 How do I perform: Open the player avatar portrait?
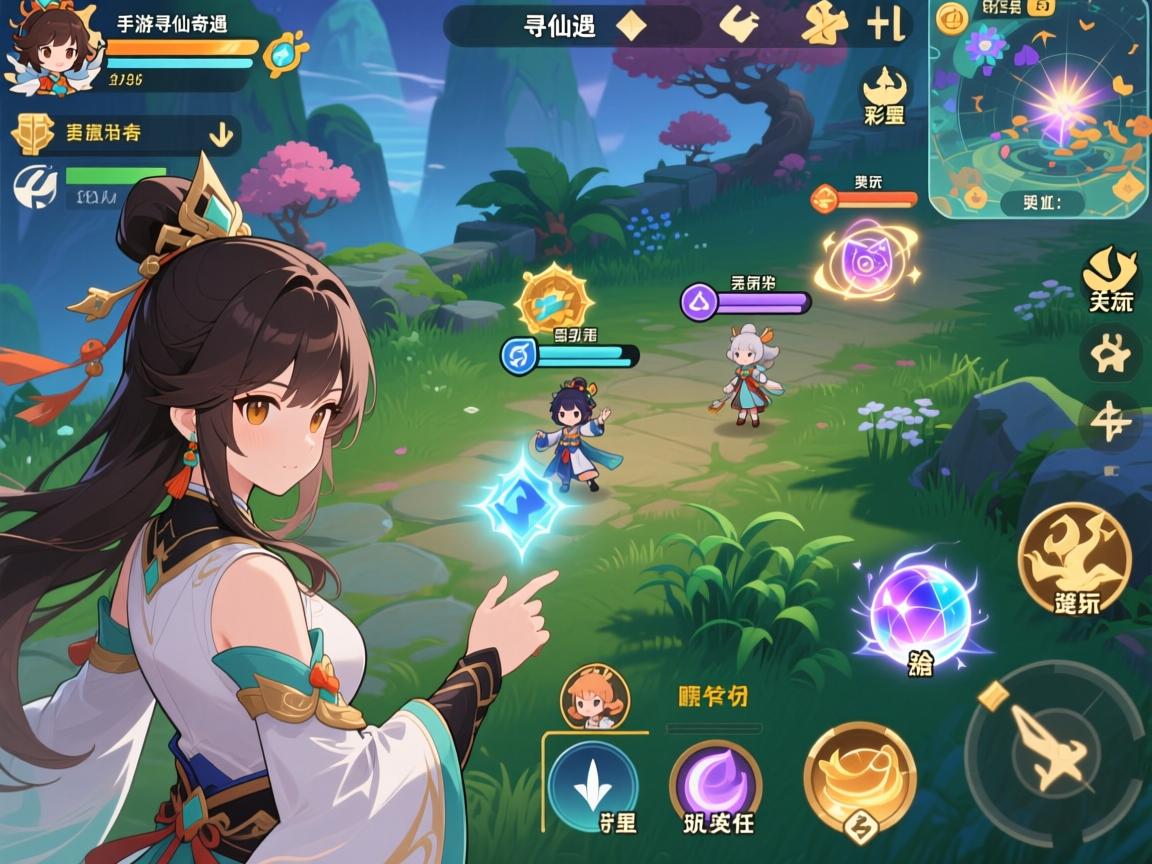point(50,50)
